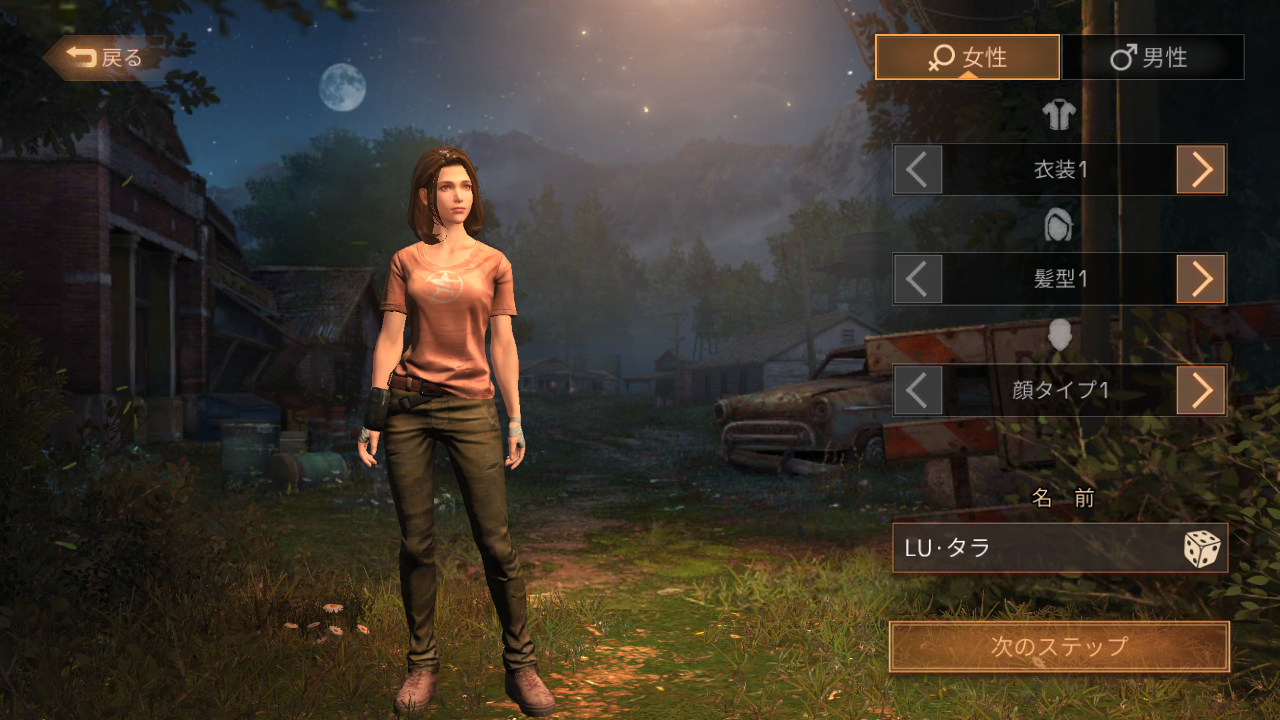
Task: Proceed with the 次のステップ button
Action: pyautogui.click(x=1059, y=647)
